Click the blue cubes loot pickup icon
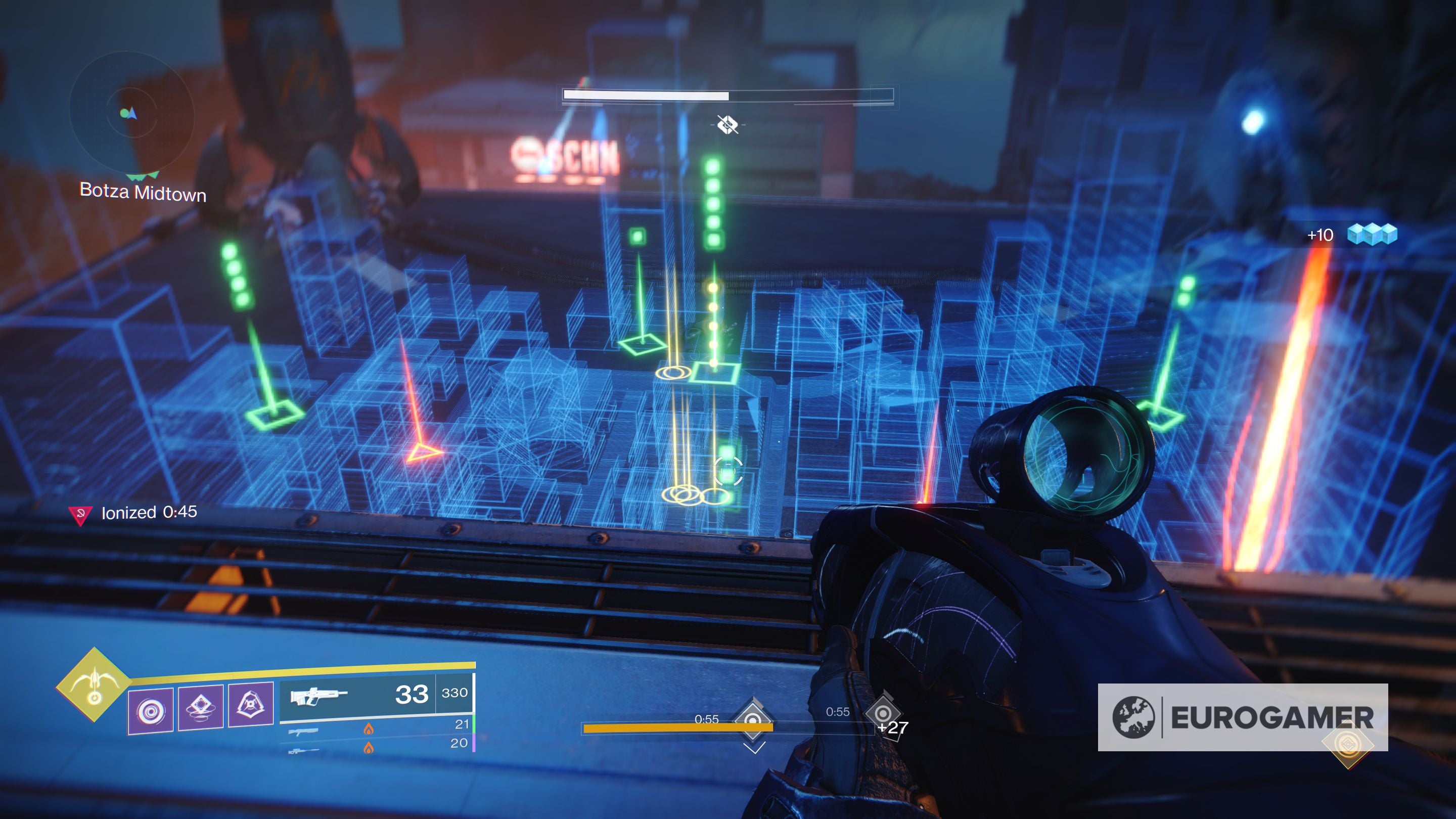This screenshot has height=819, width=1456. click(x=1372, y=234)
